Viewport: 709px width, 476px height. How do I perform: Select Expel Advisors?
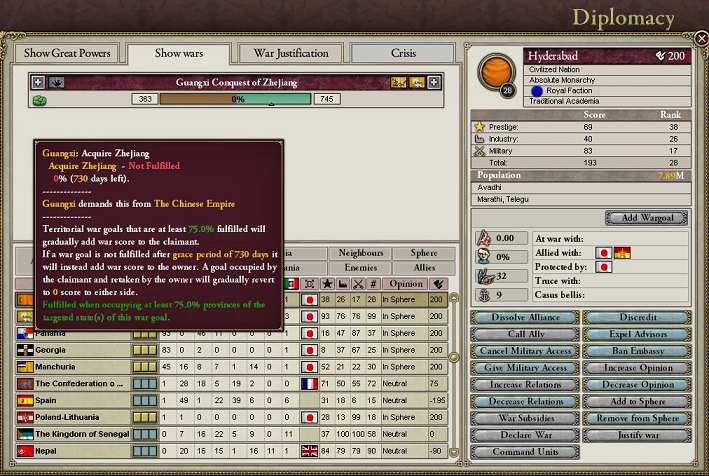tap(636, 334)
